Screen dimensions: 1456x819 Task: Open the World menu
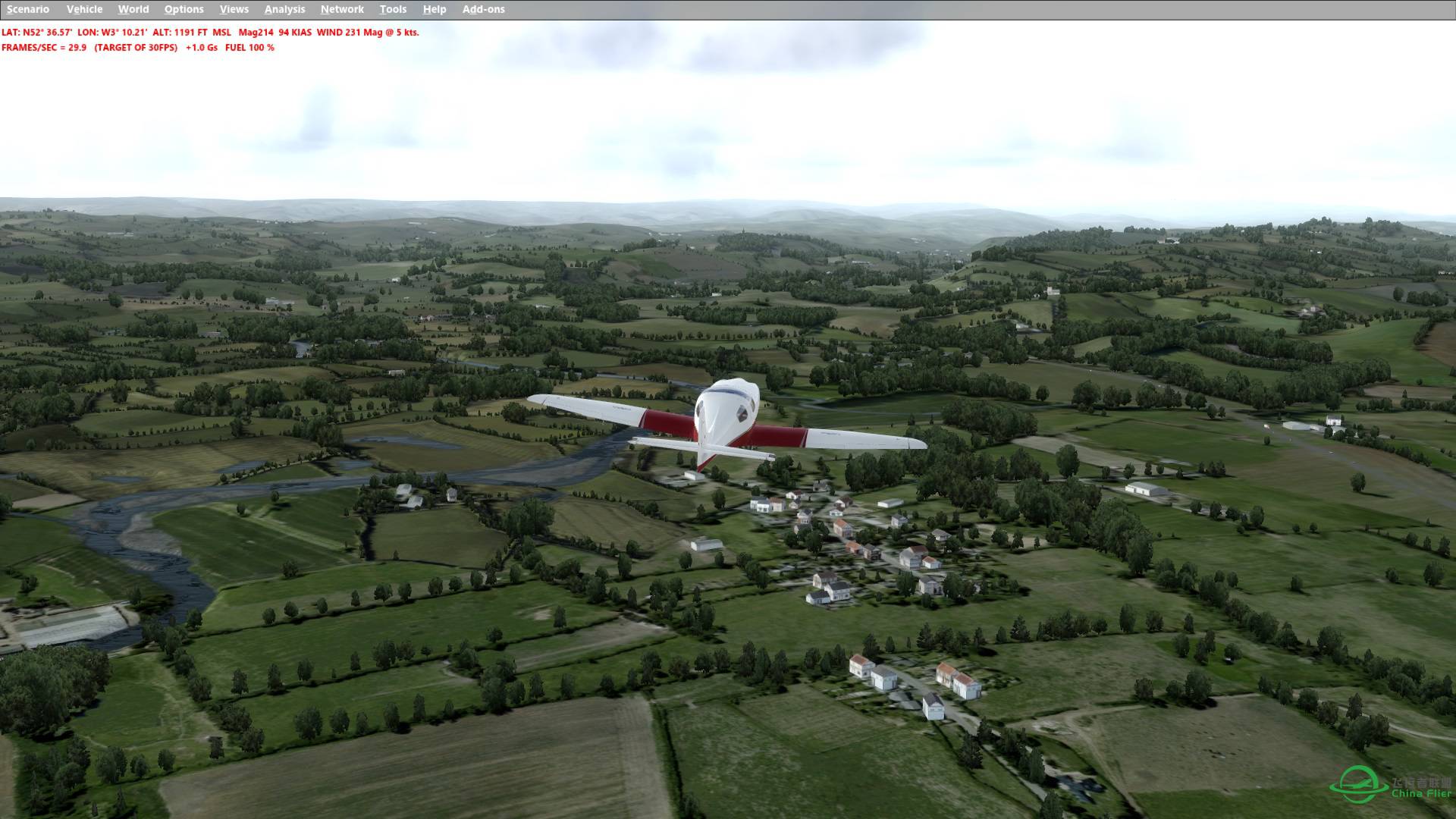134,9
